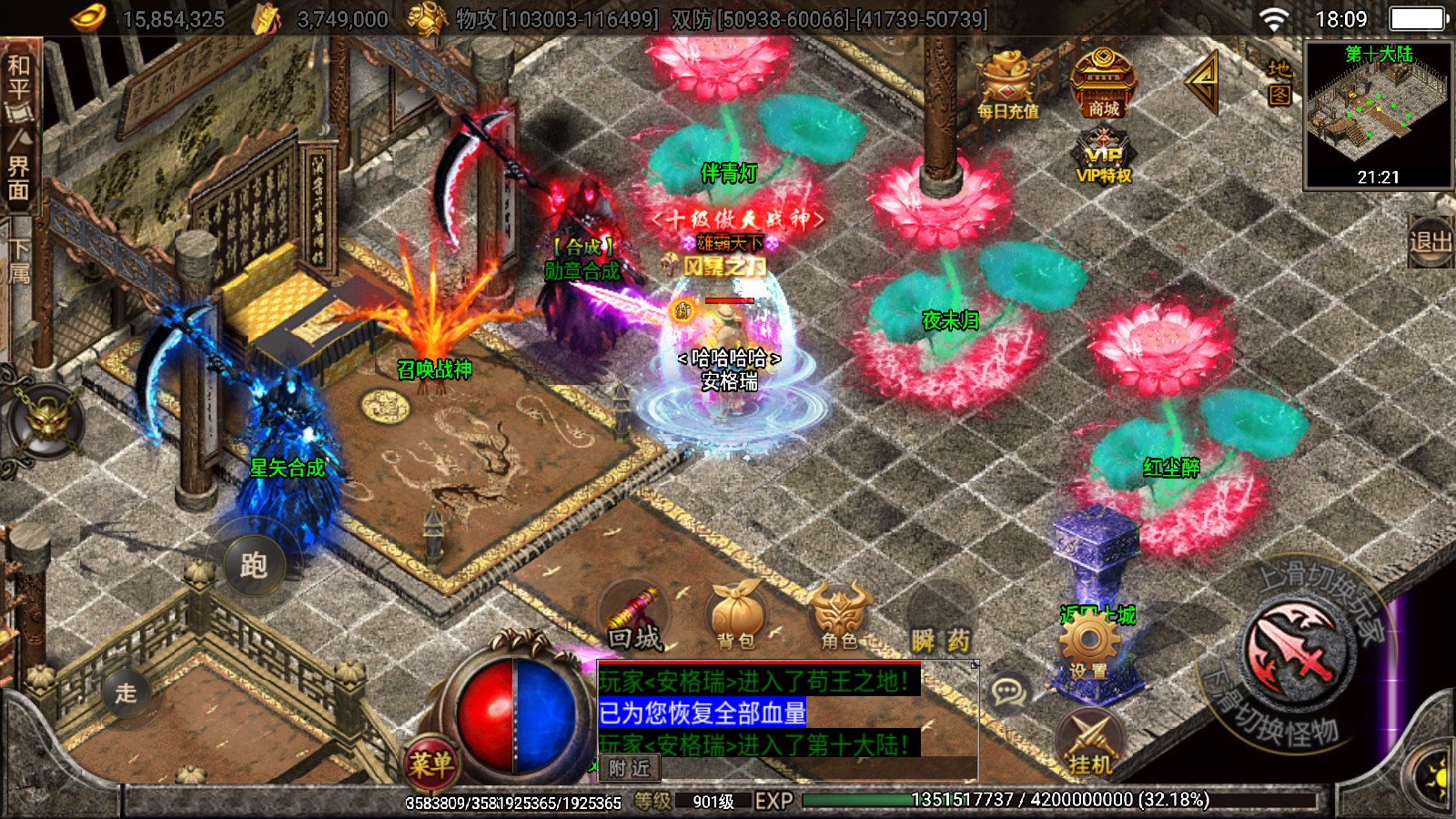Open the 设置 settings gear

[x=1088, y=647]
